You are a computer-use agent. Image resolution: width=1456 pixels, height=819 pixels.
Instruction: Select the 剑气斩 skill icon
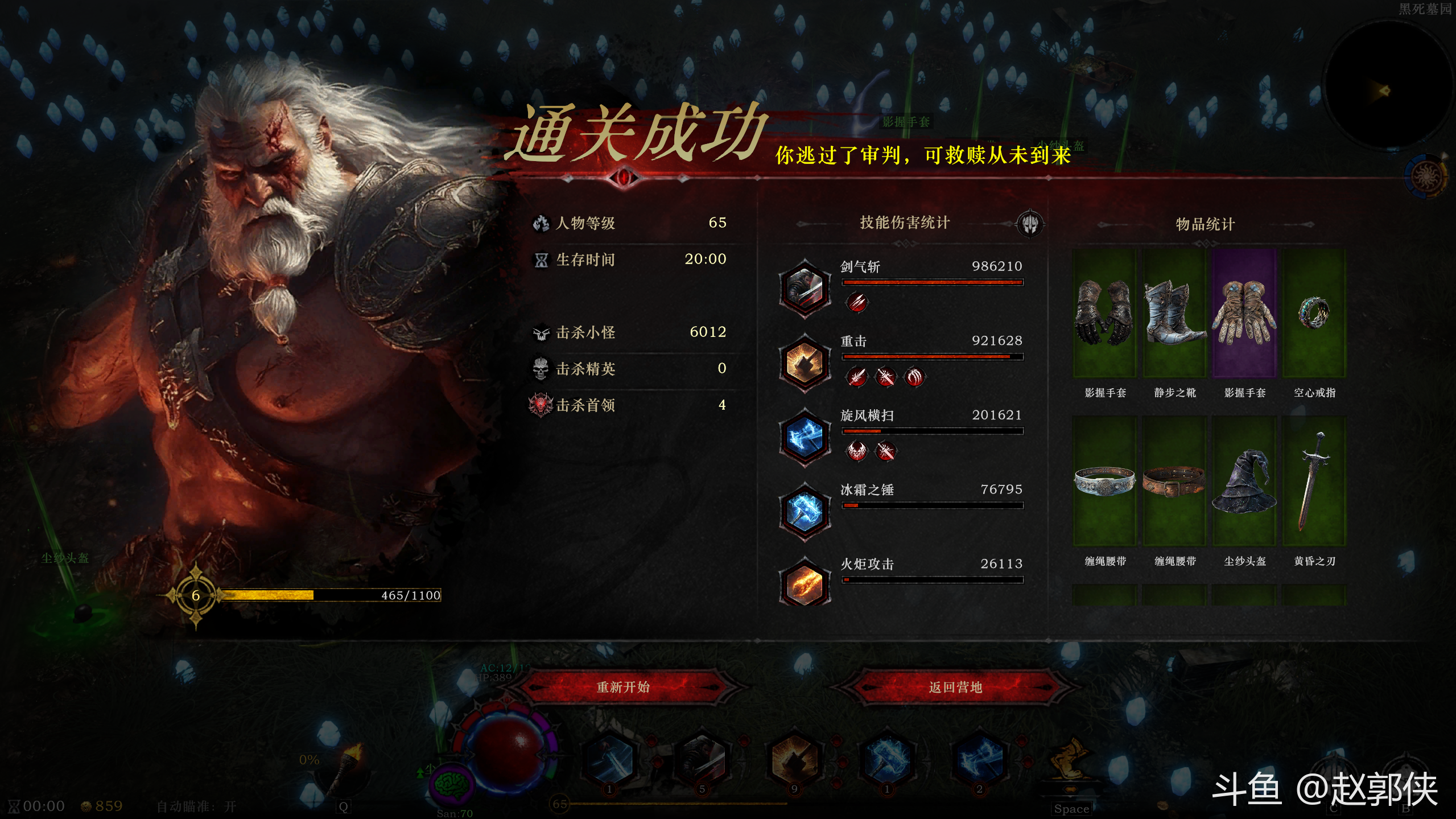805,287
